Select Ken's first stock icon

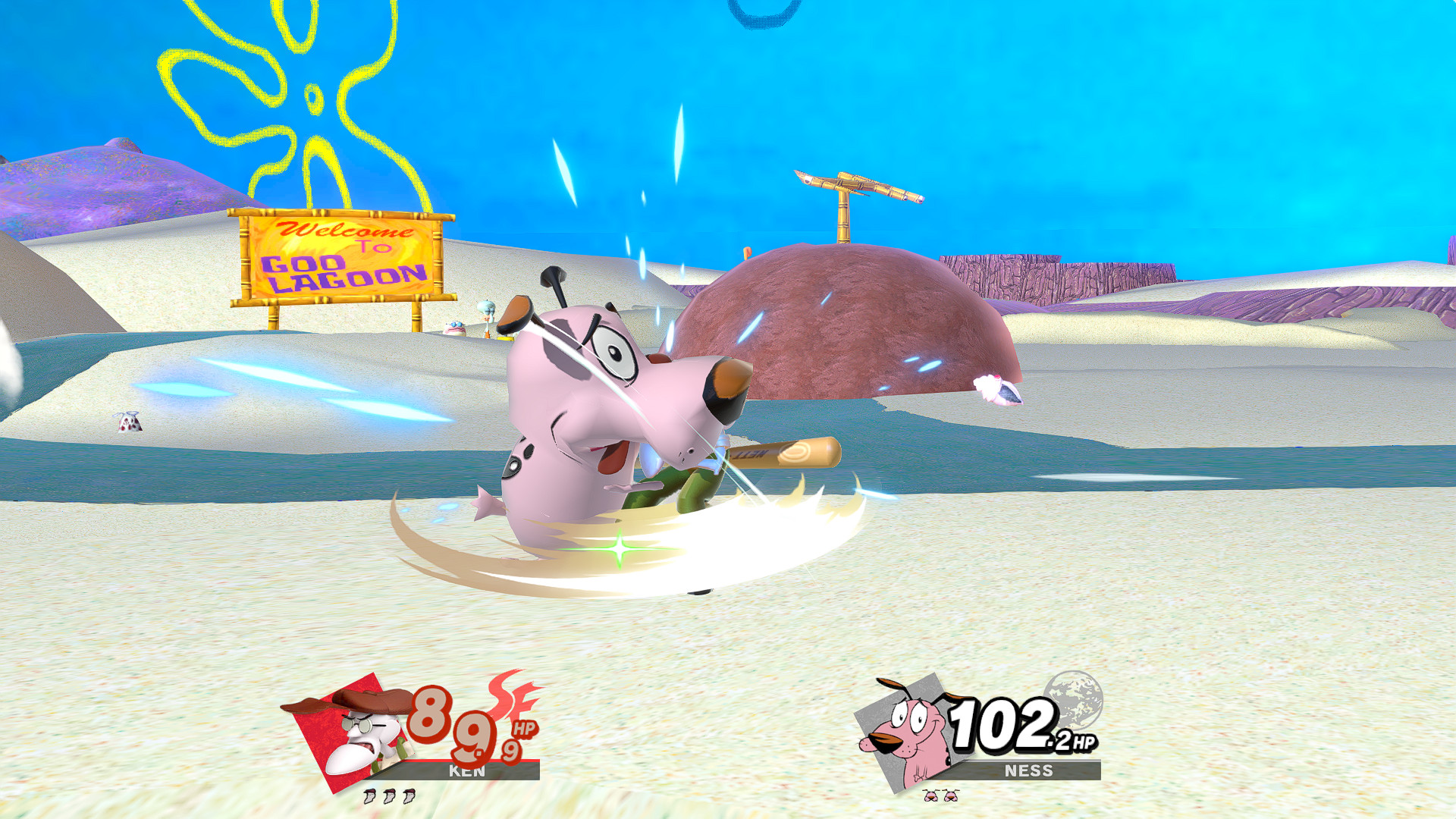click(369, 798)
